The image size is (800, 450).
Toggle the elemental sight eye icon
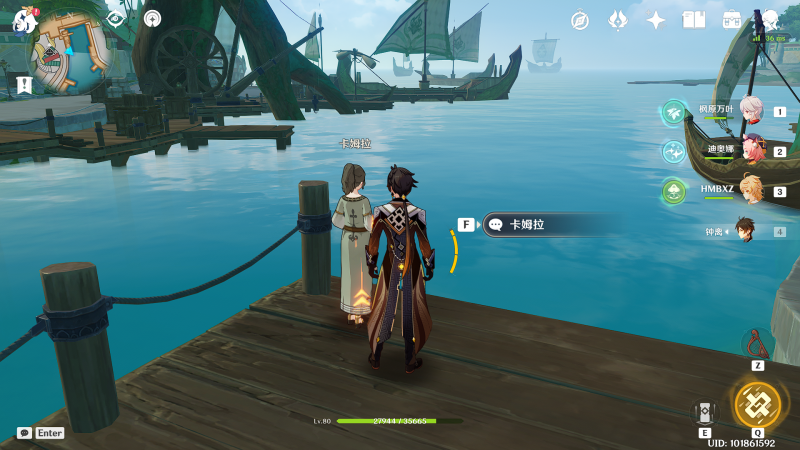(115, 18)
